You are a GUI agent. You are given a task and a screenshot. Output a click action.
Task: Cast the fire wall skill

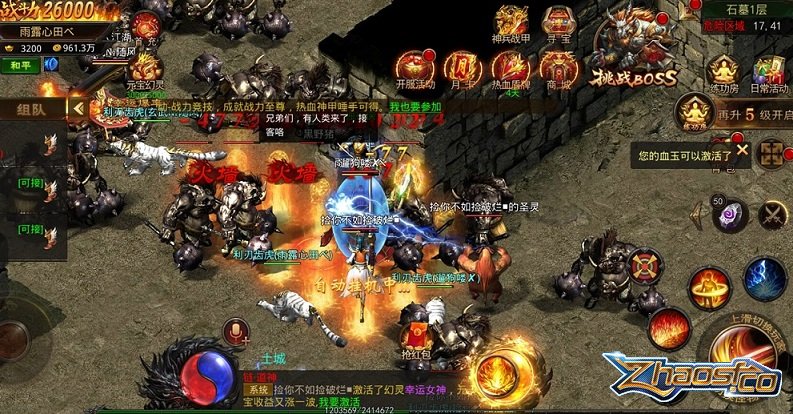(667, 325)
